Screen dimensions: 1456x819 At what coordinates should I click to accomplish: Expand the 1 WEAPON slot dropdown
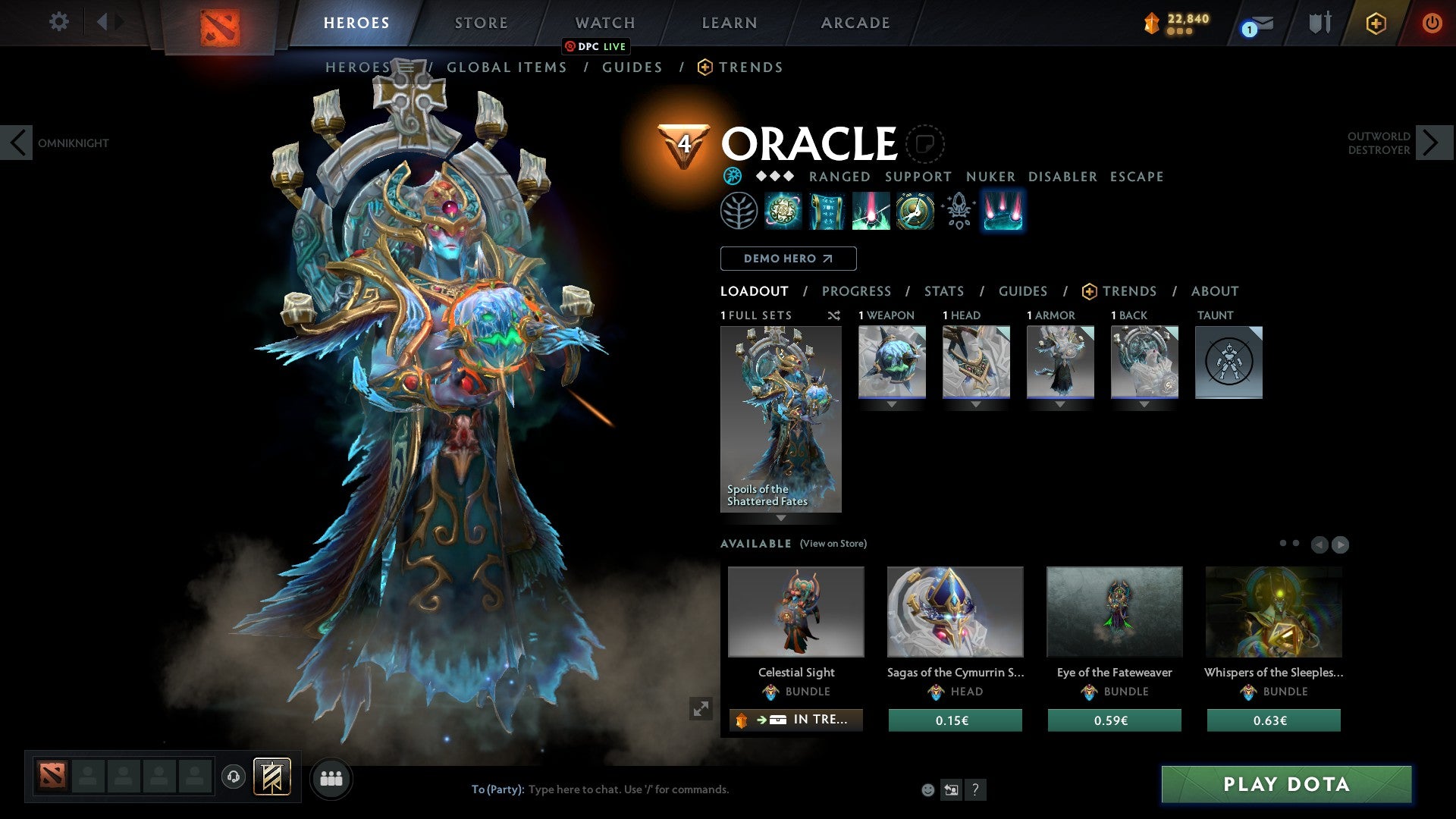[x=891, y=404]
